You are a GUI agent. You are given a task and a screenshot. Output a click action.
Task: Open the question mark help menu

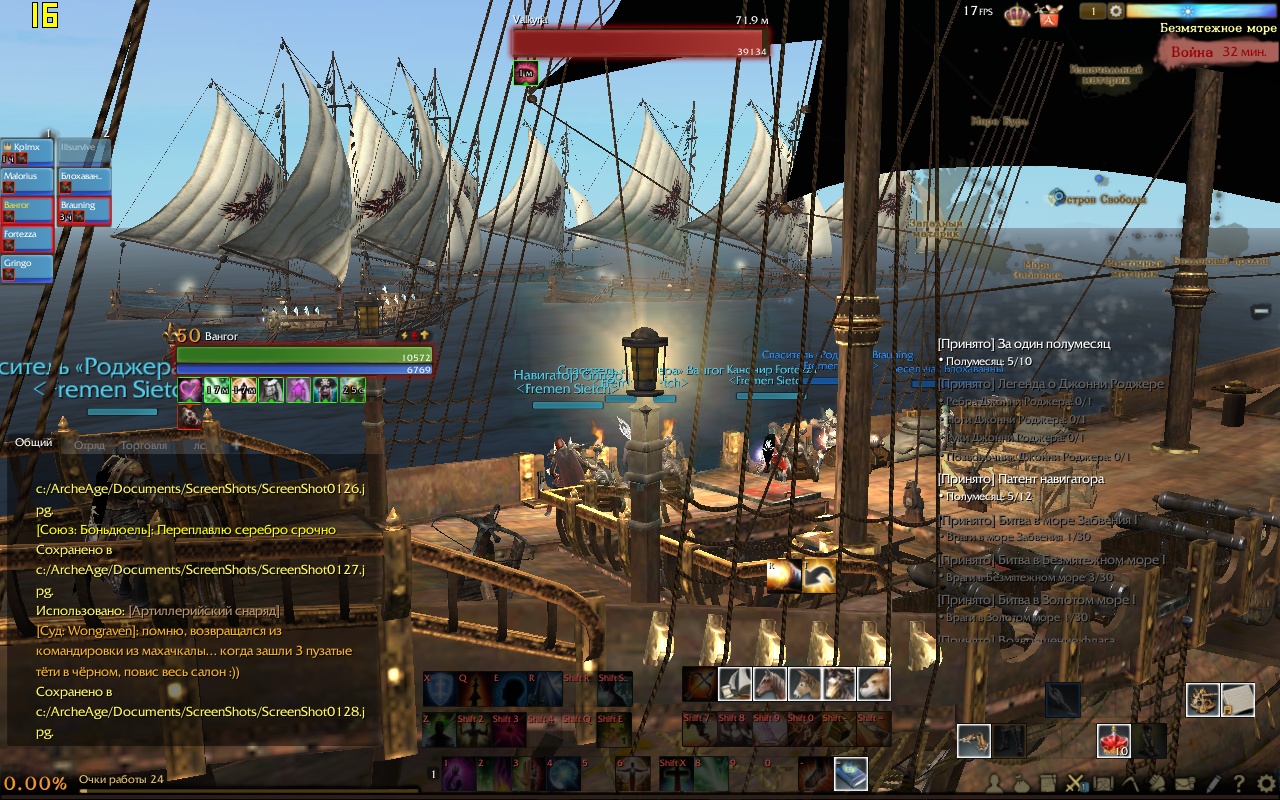pyautogui.click(x=1240, y=784)
